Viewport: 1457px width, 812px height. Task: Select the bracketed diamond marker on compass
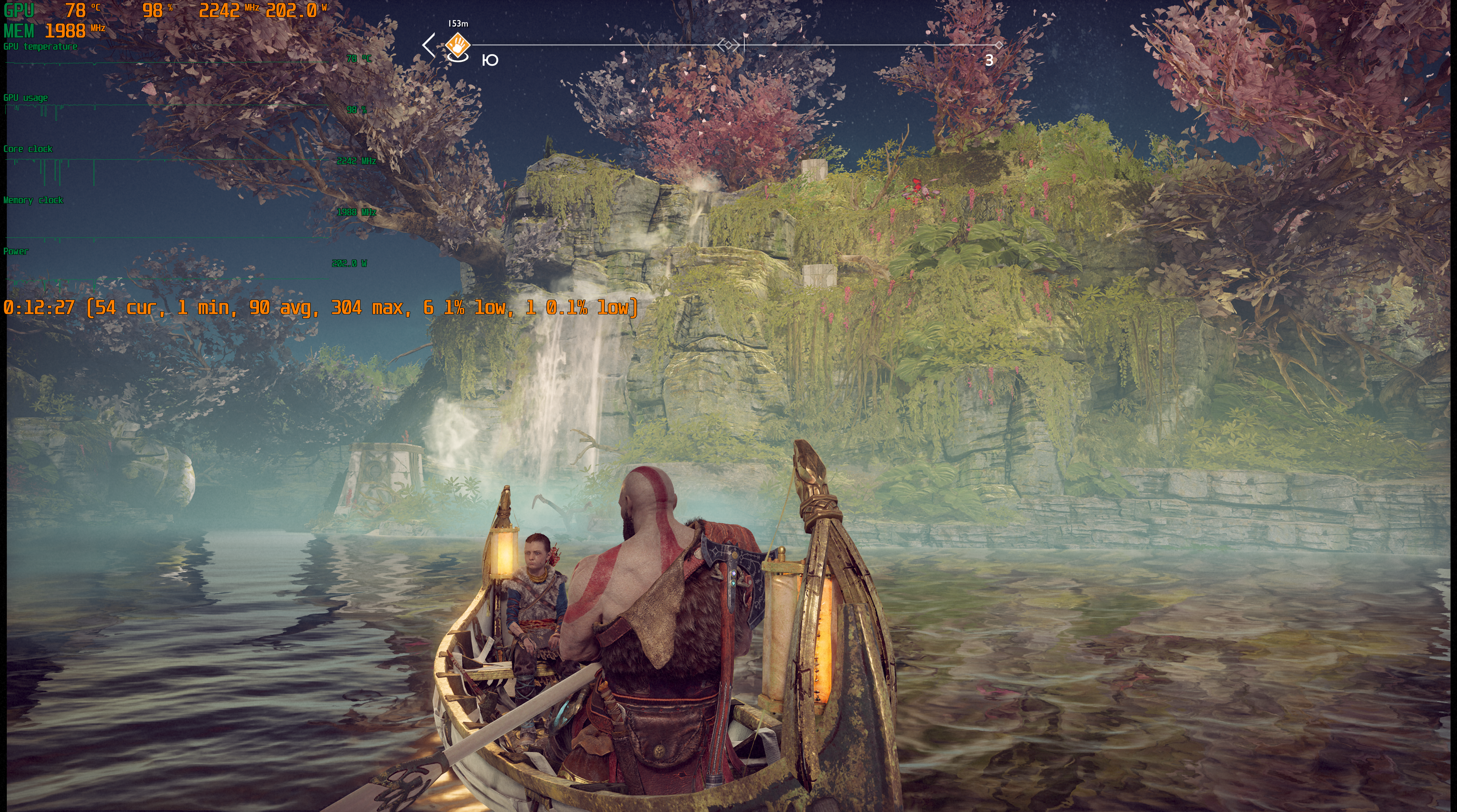pyautogui.click(x=728, y=45)
